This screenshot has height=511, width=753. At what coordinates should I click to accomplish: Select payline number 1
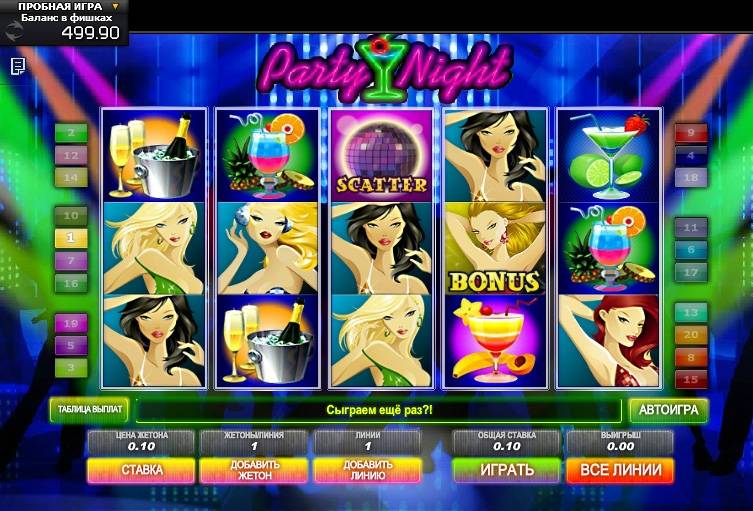coord(71,238)
